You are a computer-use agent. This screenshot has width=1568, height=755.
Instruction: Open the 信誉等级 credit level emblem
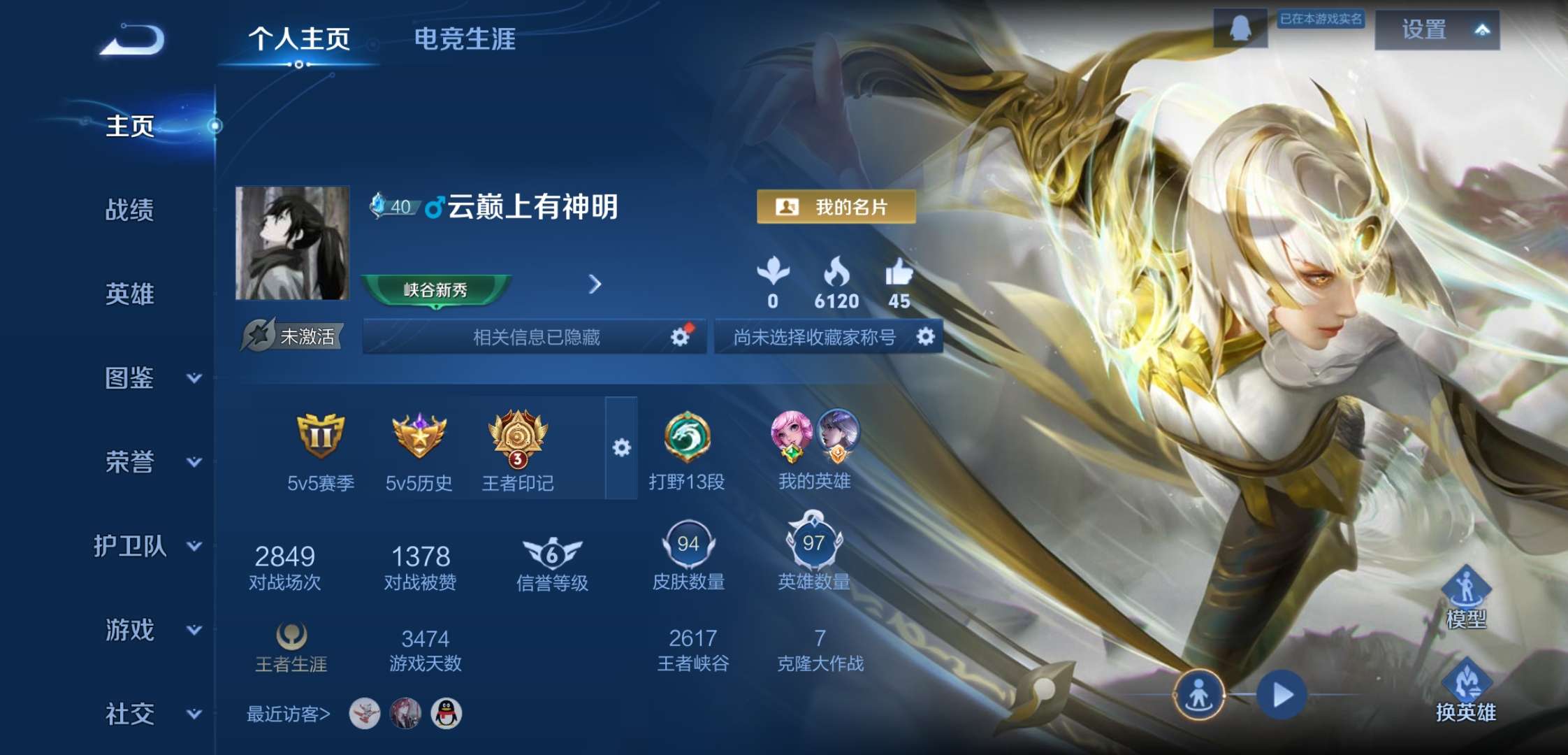[551, 552]
